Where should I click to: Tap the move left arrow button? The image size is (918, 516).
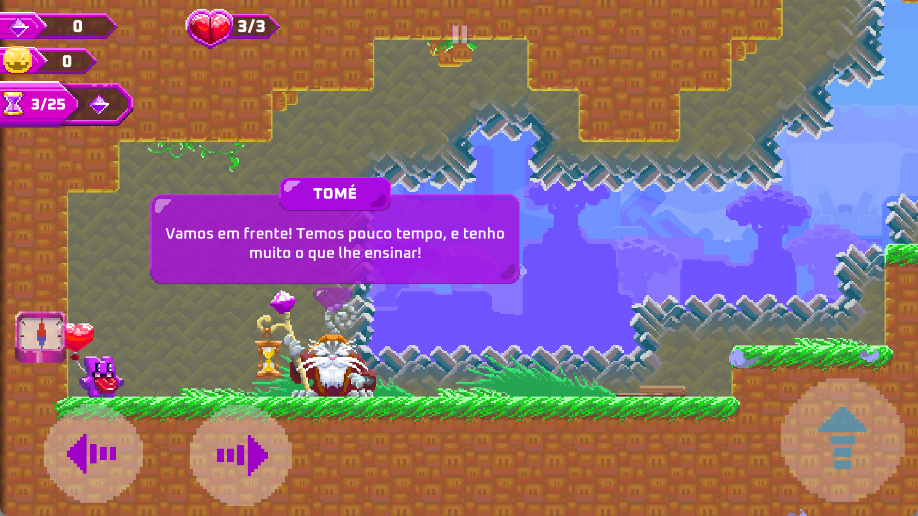click(x=92, y=455)
